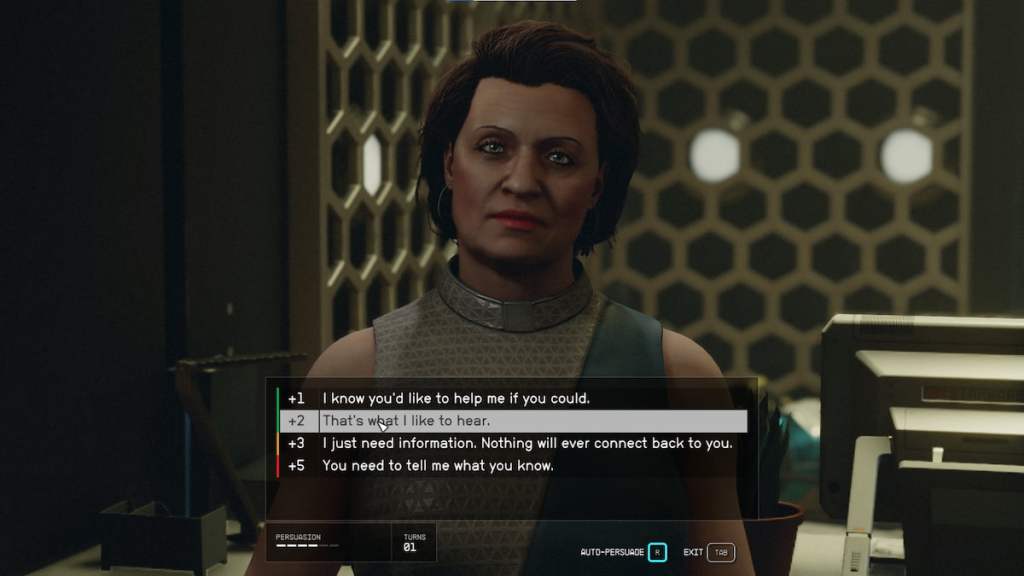This screenshot has width=1024, height=576.
Task: Pick "I just need information" persuasion line
Action: tap(527, 443)
